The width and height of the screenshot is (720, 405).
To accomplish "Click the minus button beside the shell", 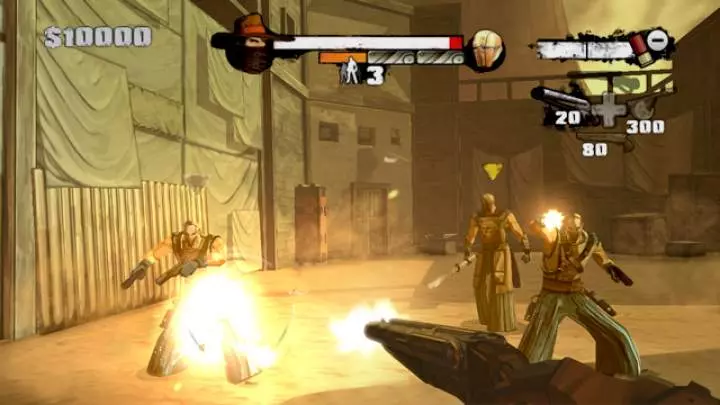I will point(658,41).
